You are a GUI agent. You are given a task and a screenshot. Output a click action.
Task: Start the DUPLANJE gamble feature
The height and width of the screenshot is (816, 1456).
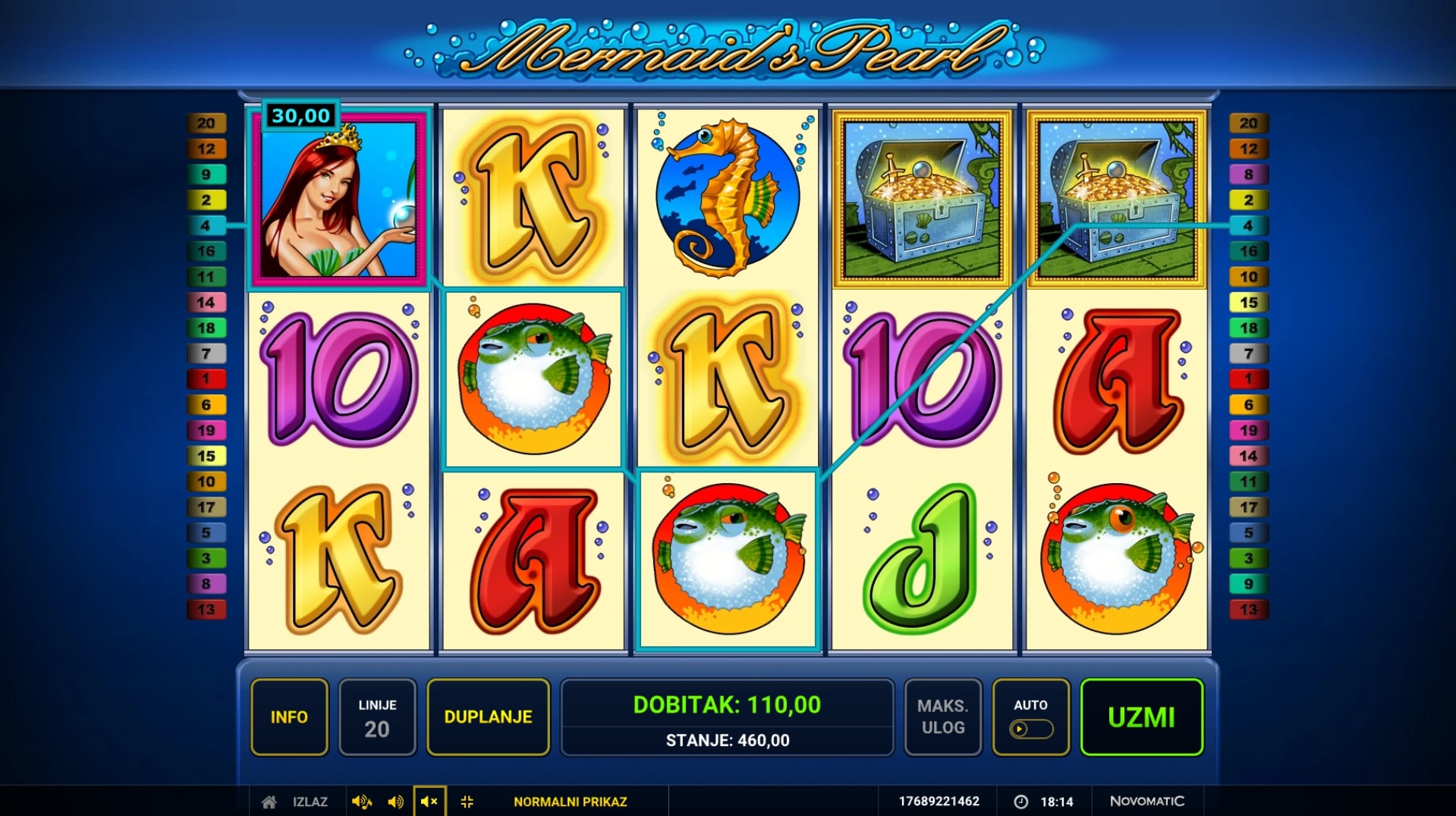pyautogui.click(x=488, y=717)
